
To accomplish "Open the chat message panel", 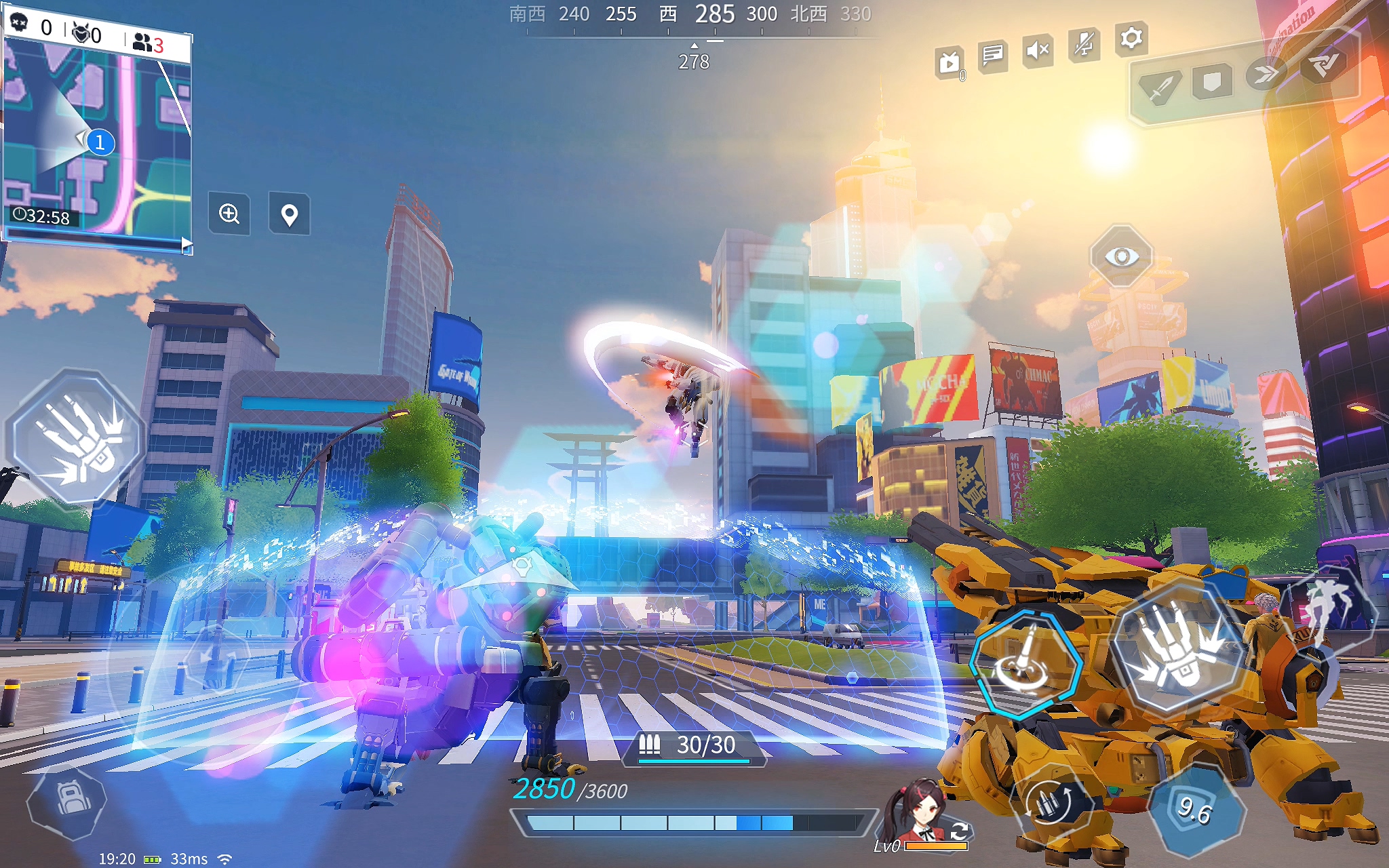I will [x=992, y=54].
